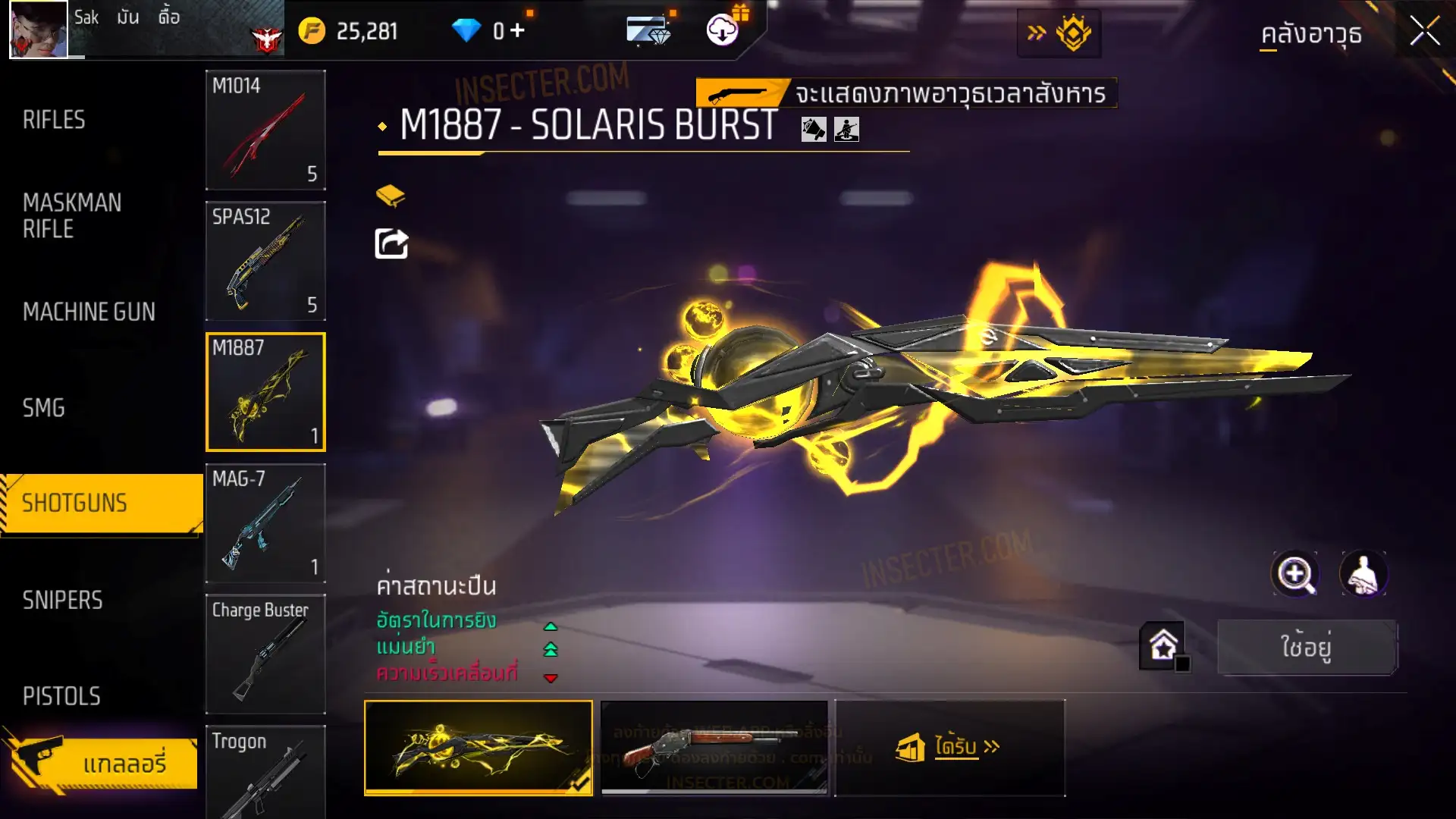This screenshot has width=1456, height=819.
Task: Open the gallery button with gun icon
Action: (x=102, y=763)
